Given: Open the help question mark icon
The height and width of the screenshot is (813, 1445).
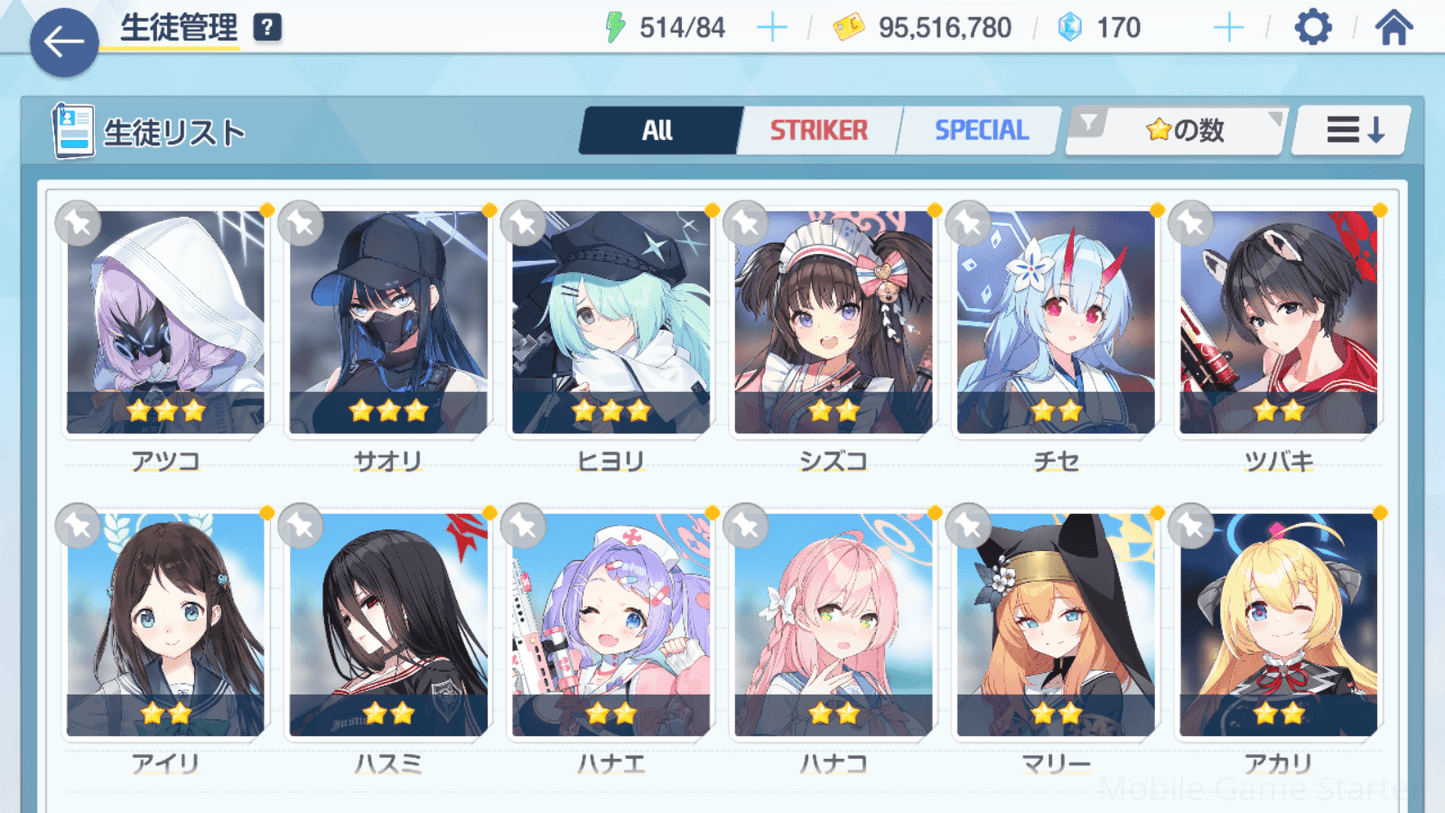Looking at the screenshot, I should click(x=267, y=28).
